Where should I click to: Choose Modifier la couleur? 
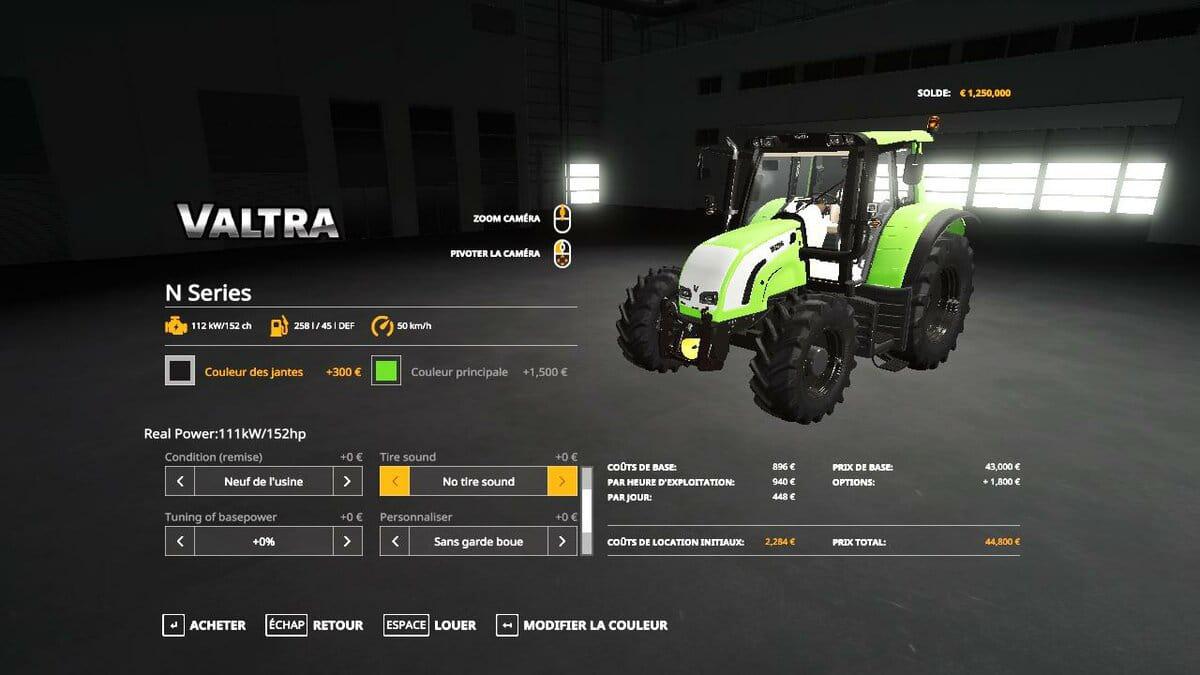(x=582, y=625)
